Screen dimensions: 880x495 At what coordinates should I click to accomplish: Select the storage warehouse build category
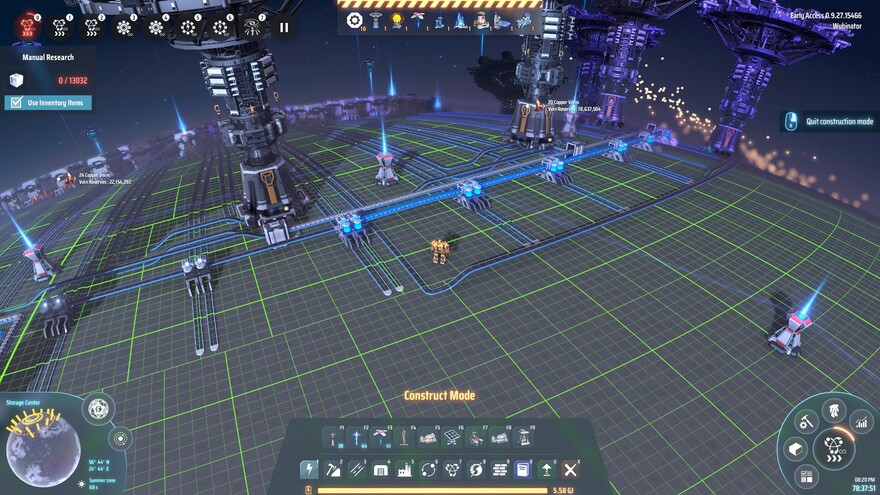click(x=381, y=469)
